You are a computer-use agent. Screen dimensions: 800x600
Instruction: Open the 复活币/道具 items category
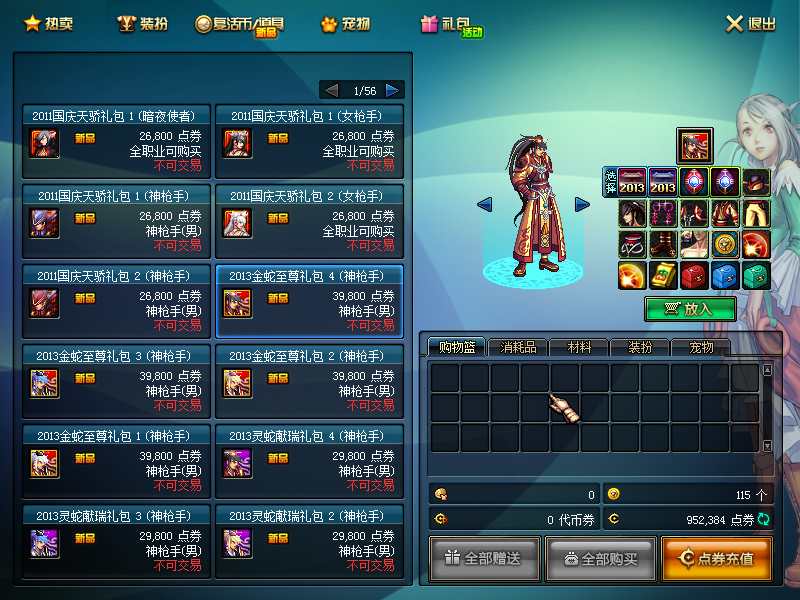(240, 24)
